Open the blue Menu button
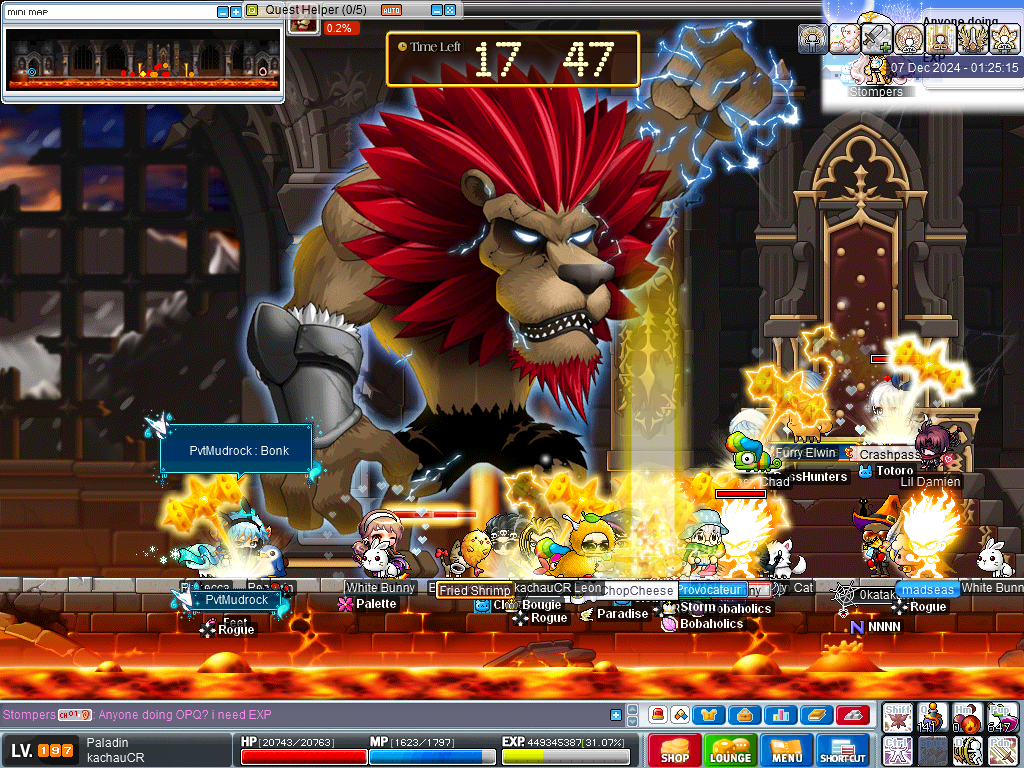The height and width of the screenshot is (768, 1024). (787, 750)
